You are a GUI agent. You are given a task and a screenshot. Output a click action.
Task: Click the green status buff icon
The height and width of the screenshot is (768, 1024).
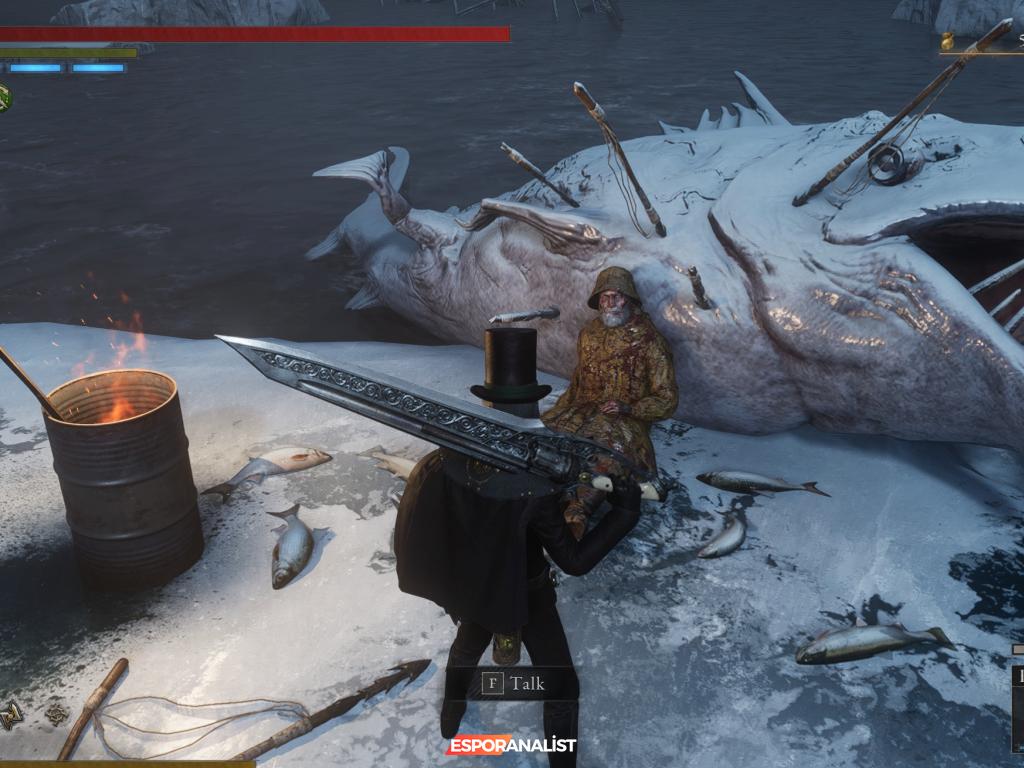4,97
